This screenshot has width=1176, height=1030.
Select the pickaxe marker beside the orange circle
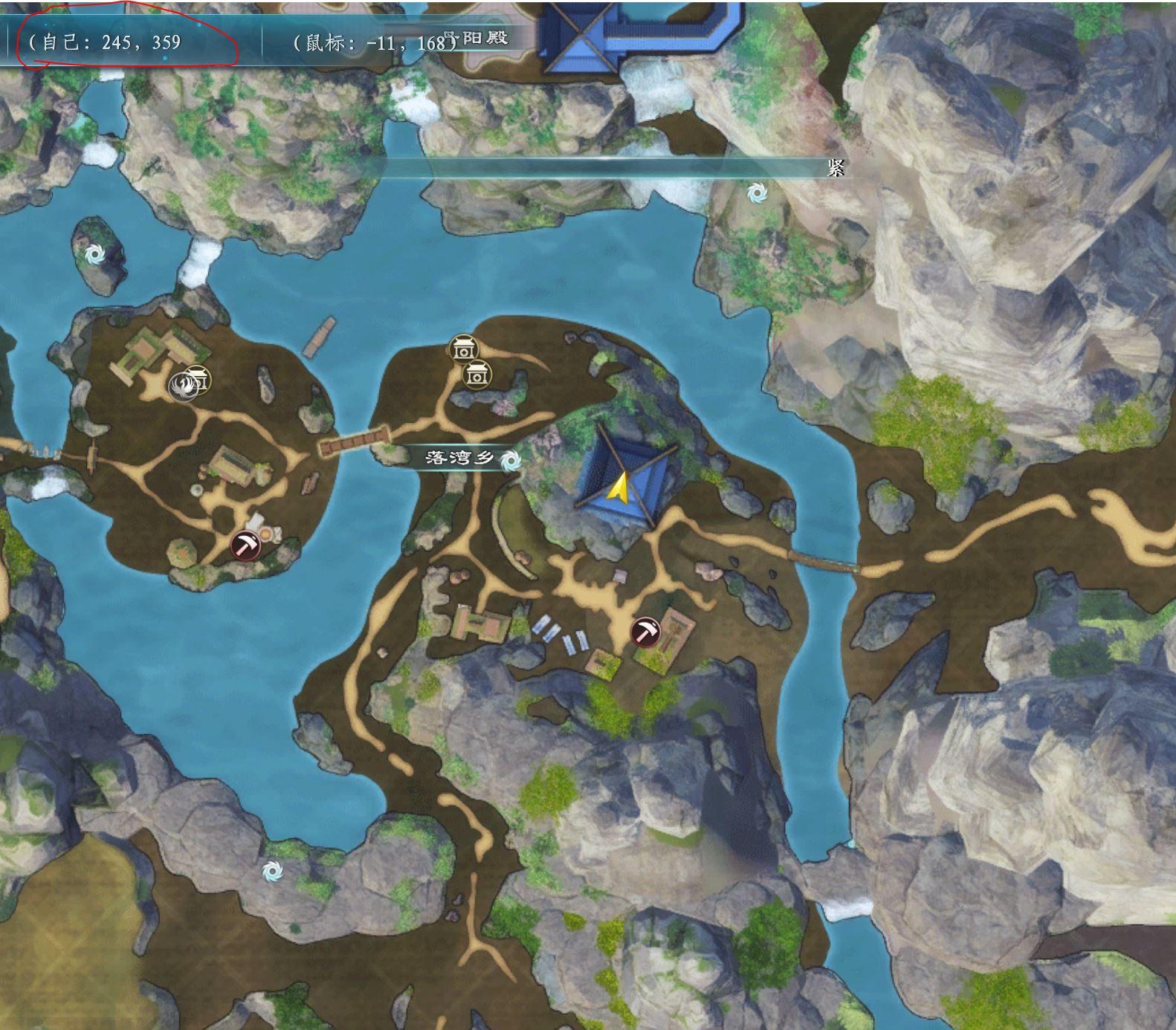tap(245, 545)
